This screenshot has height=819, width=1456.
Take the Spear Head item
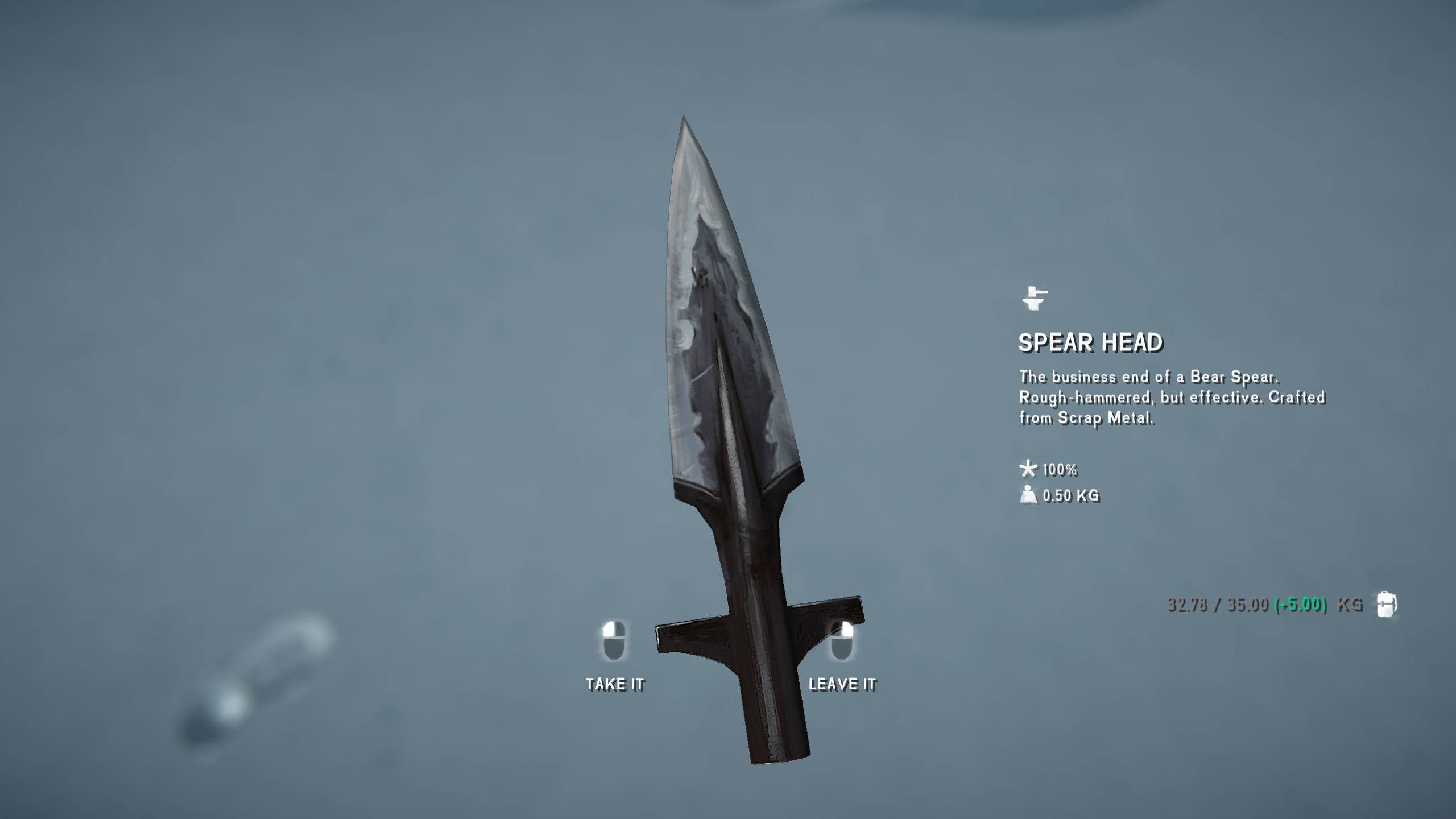tap(614, 682)
